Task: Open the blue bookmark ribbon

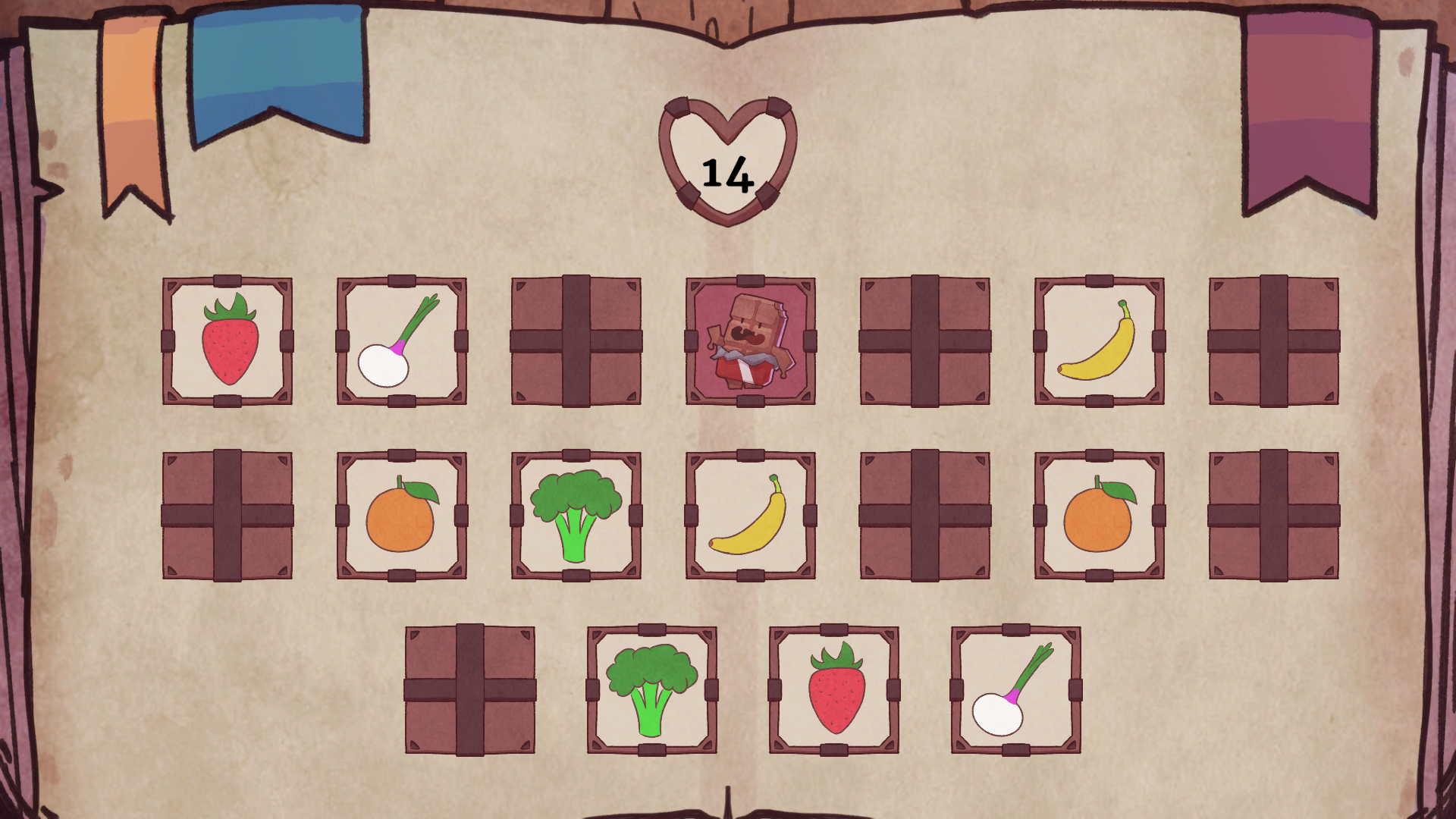Action: [x=278, y=68]
